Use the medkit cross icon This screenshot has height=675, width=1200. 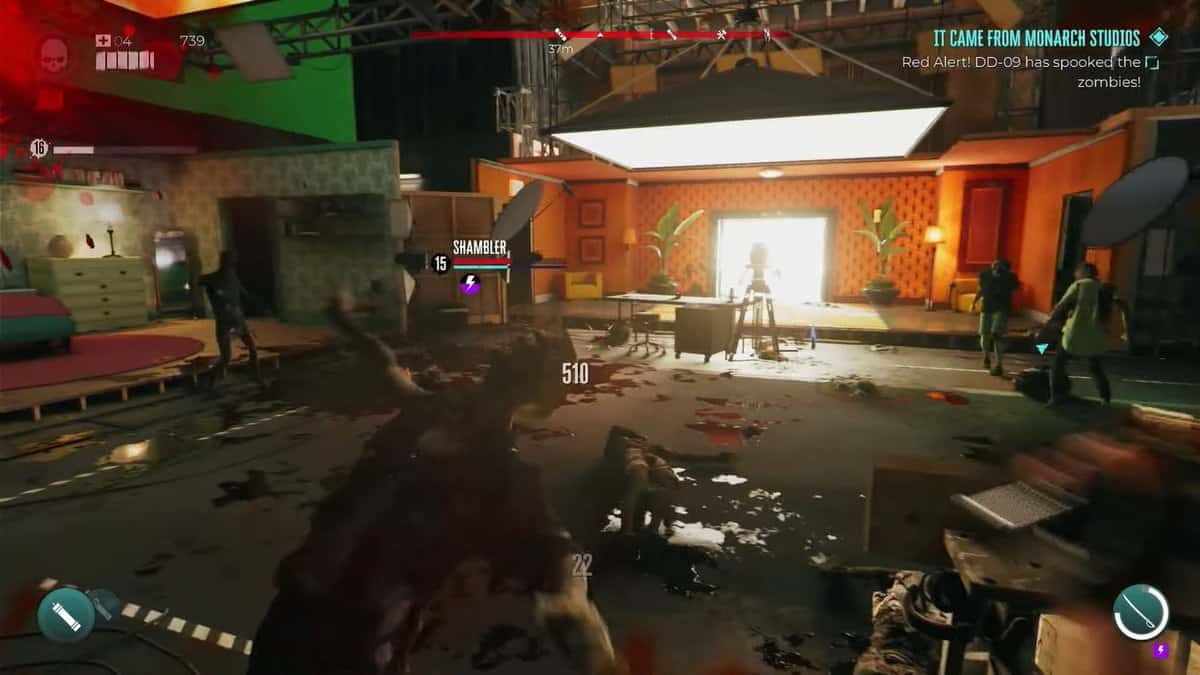coord(103,41)
